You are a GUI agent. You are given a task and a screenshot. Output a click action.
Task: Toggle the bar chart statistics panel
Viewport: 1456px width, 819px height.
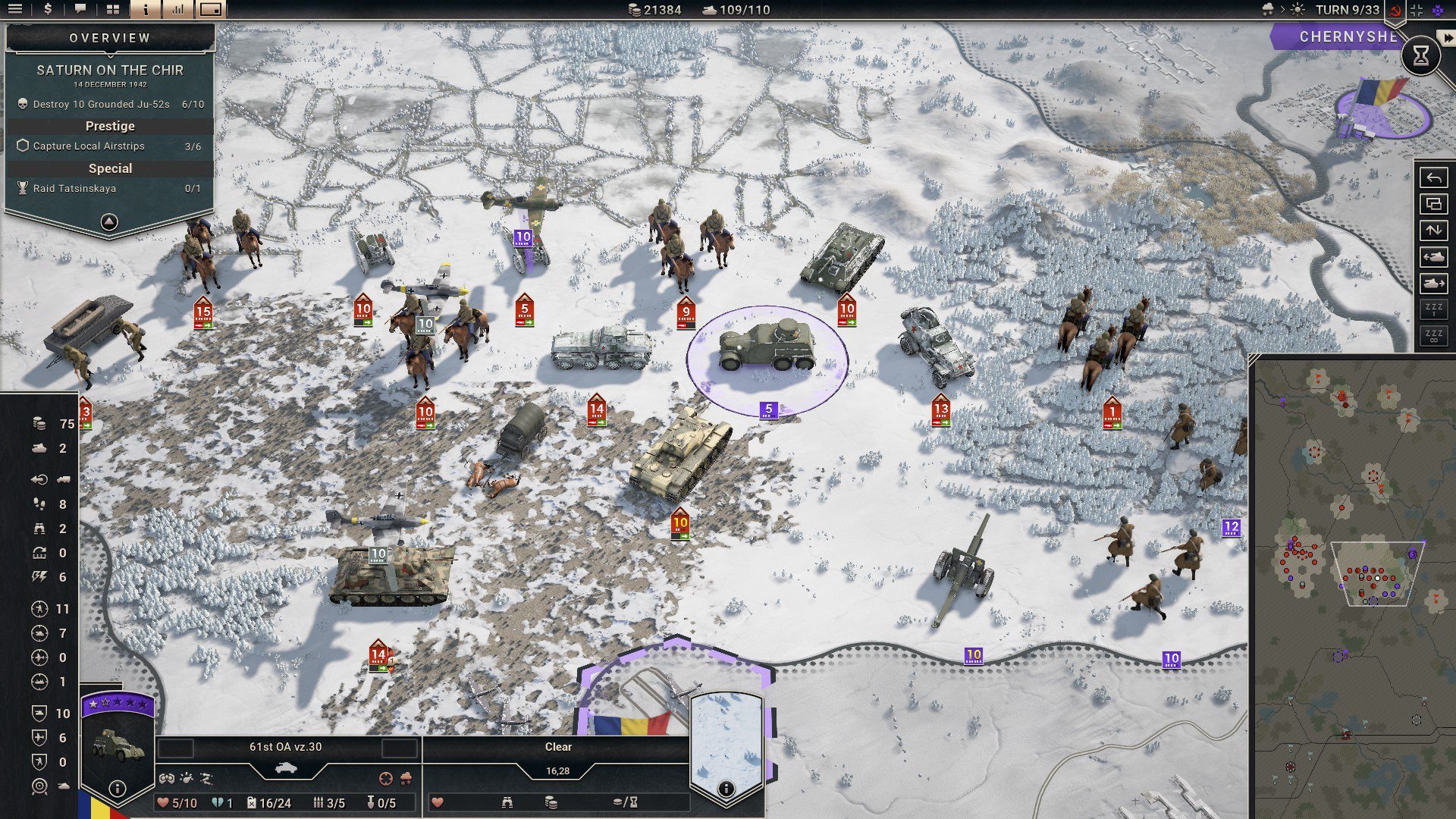tap(178, 10)
